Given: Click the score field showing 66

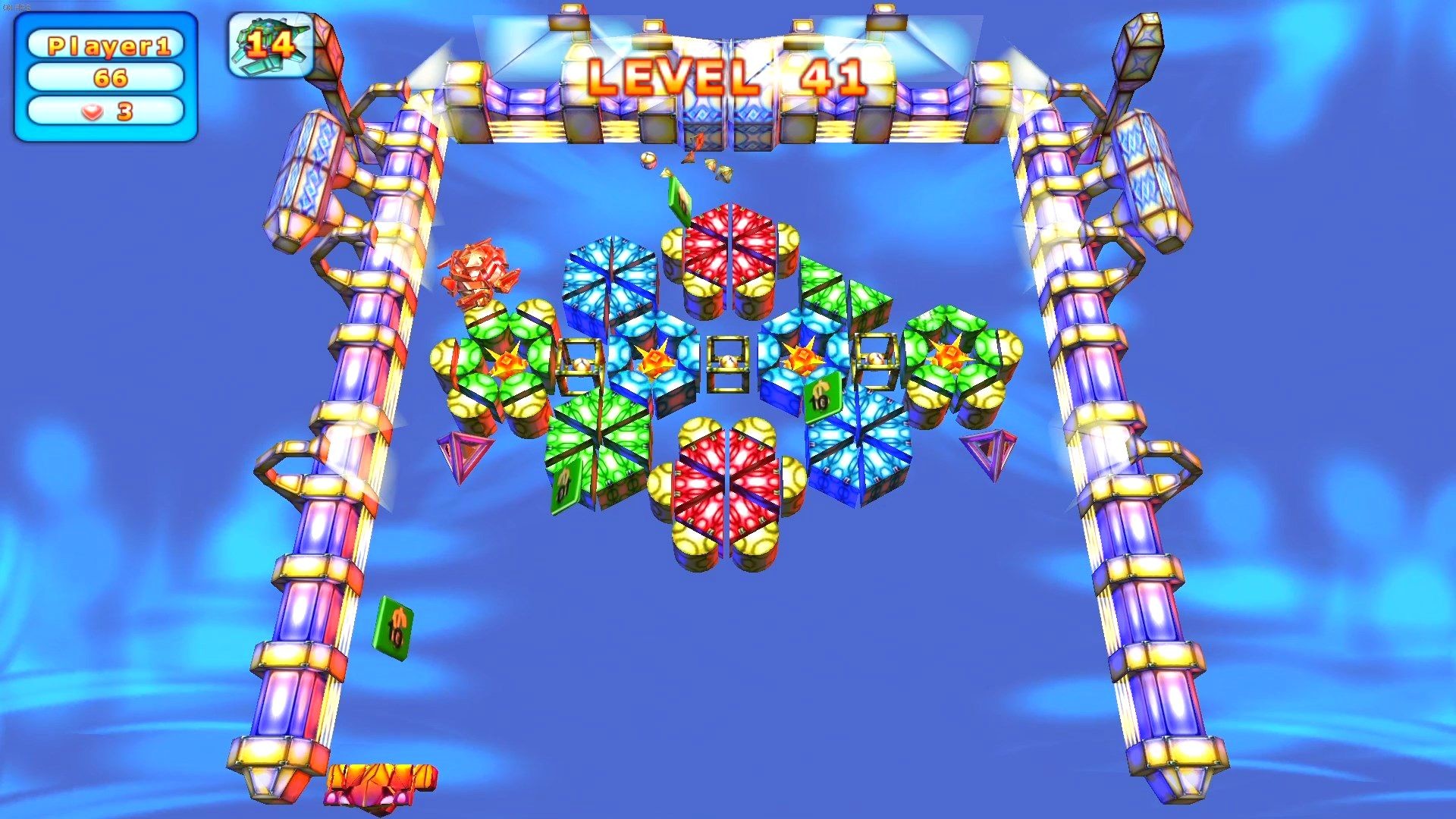Looking at the screenshot, I should [106, 78].
